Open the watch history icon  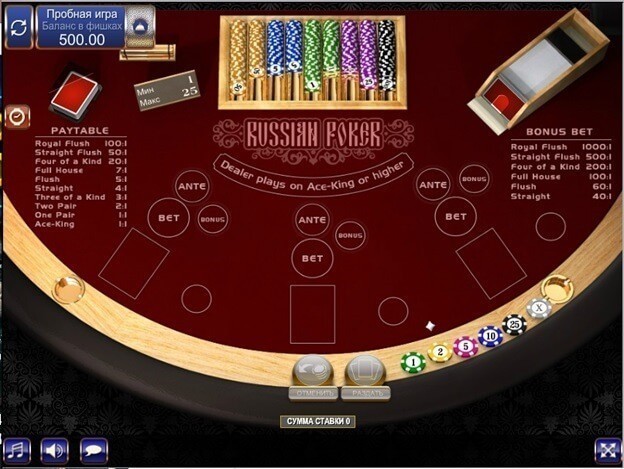pyautogui.click(x=17, y=116)
